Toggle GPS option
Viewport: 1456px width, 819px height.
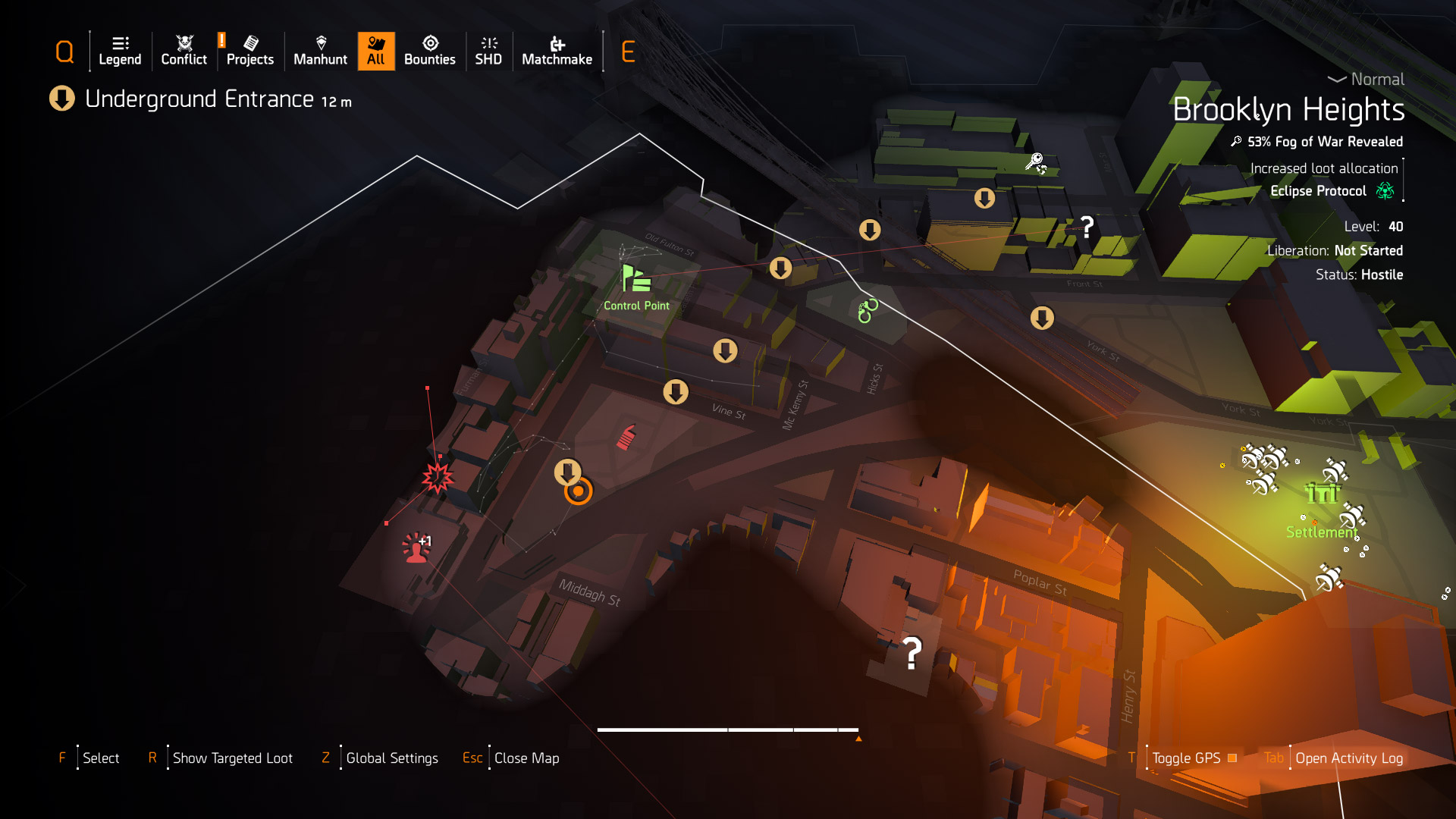pyautogui.click(x=1186, y=758)
